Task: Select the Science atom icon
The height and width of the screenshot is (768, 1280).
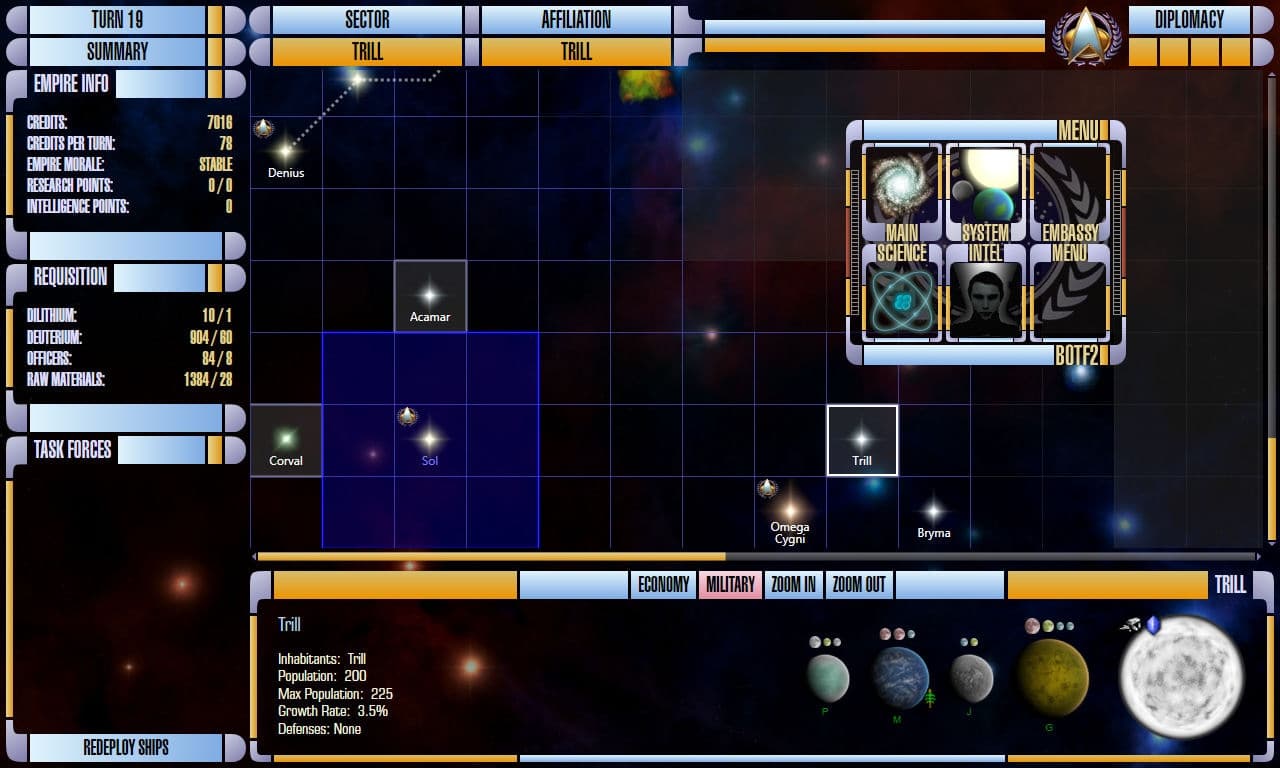Action: 898,297
